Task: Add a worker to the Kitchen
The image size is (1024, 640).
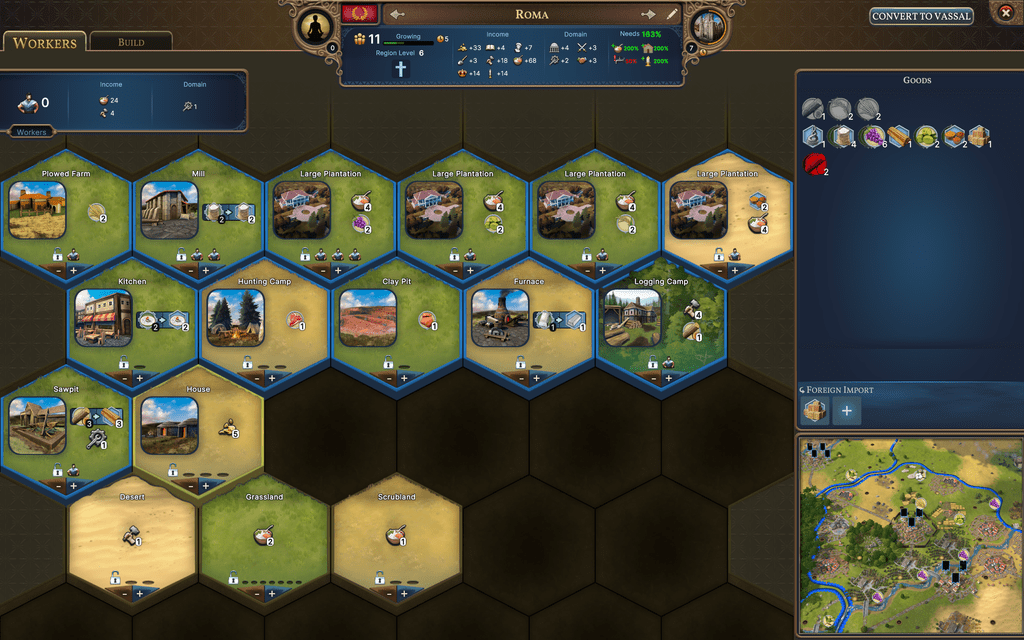Action: point(139,378)
